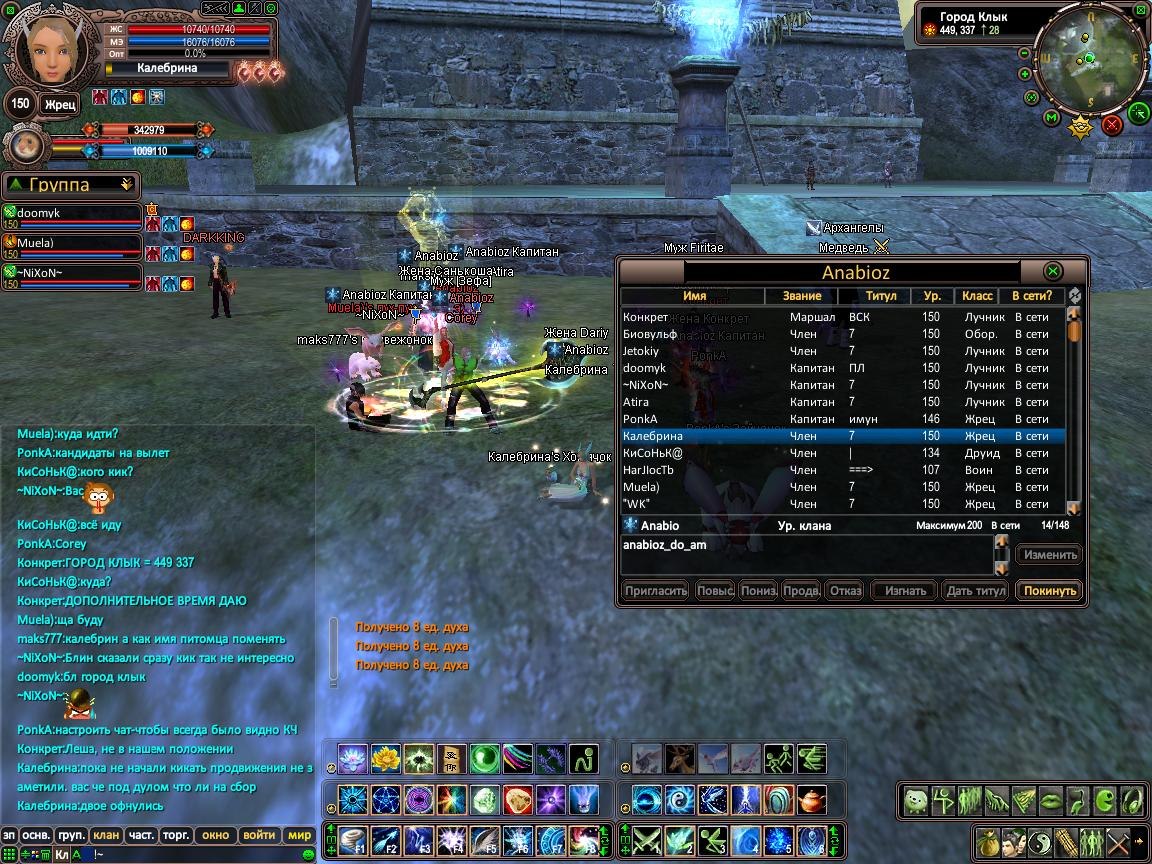This screenshot has width=1152, height=864.
Task: Switch chat to the мир tab
Action: 299,835
